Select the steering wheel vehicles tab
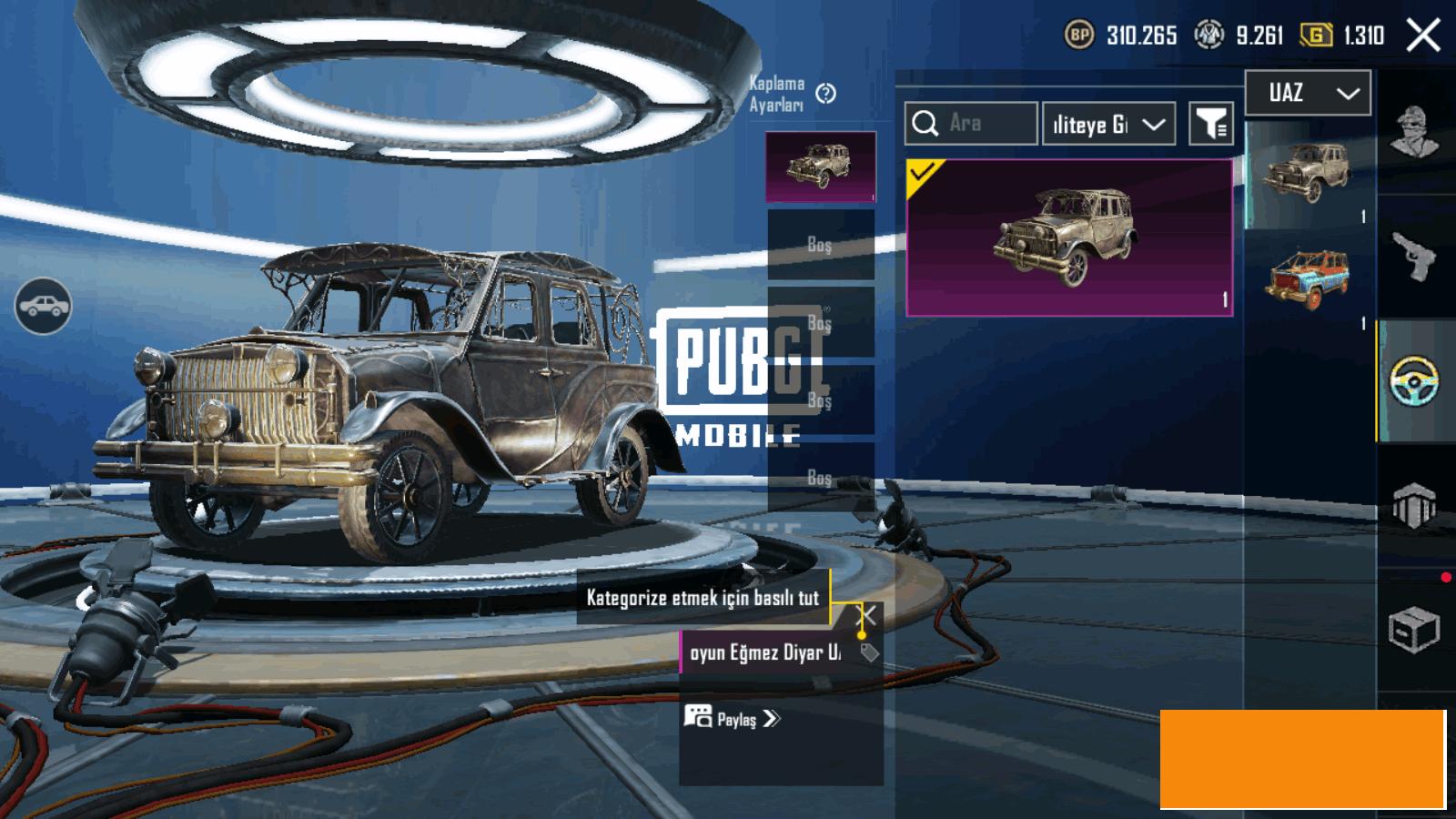Screen dimensions: 1456x819 [1415, 381]
